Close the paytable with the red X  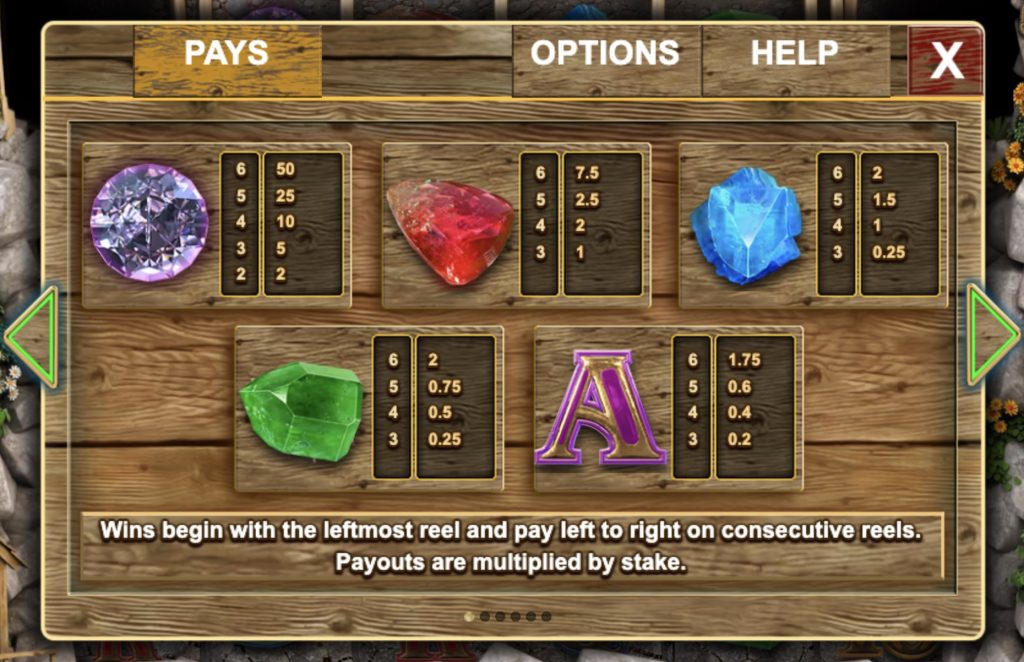tap(945, 60)
